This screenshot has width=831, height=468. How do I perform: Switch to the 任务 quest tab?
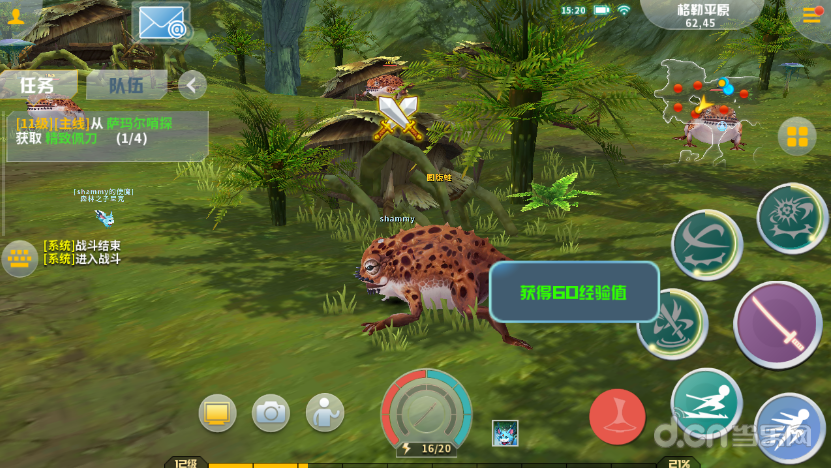click(39, 85)
